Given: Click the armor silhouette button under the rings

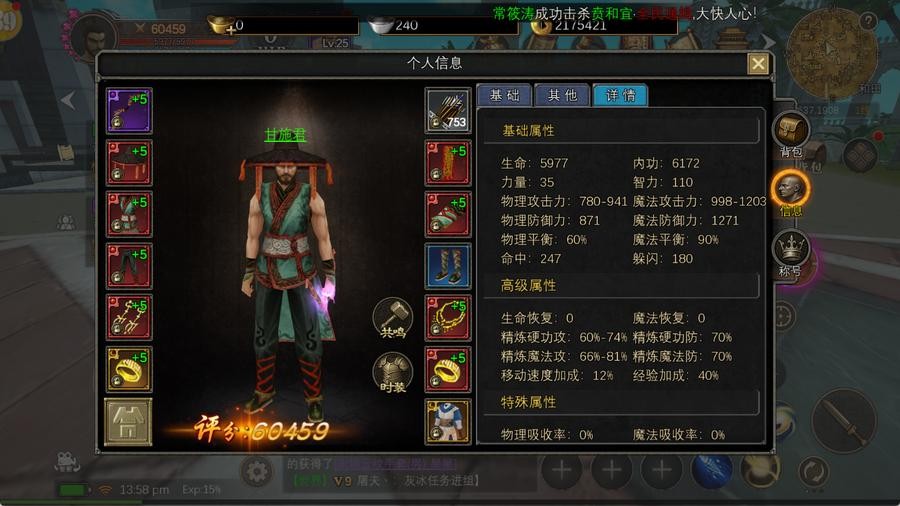Looking at the screenshot, I should (129, 422).
